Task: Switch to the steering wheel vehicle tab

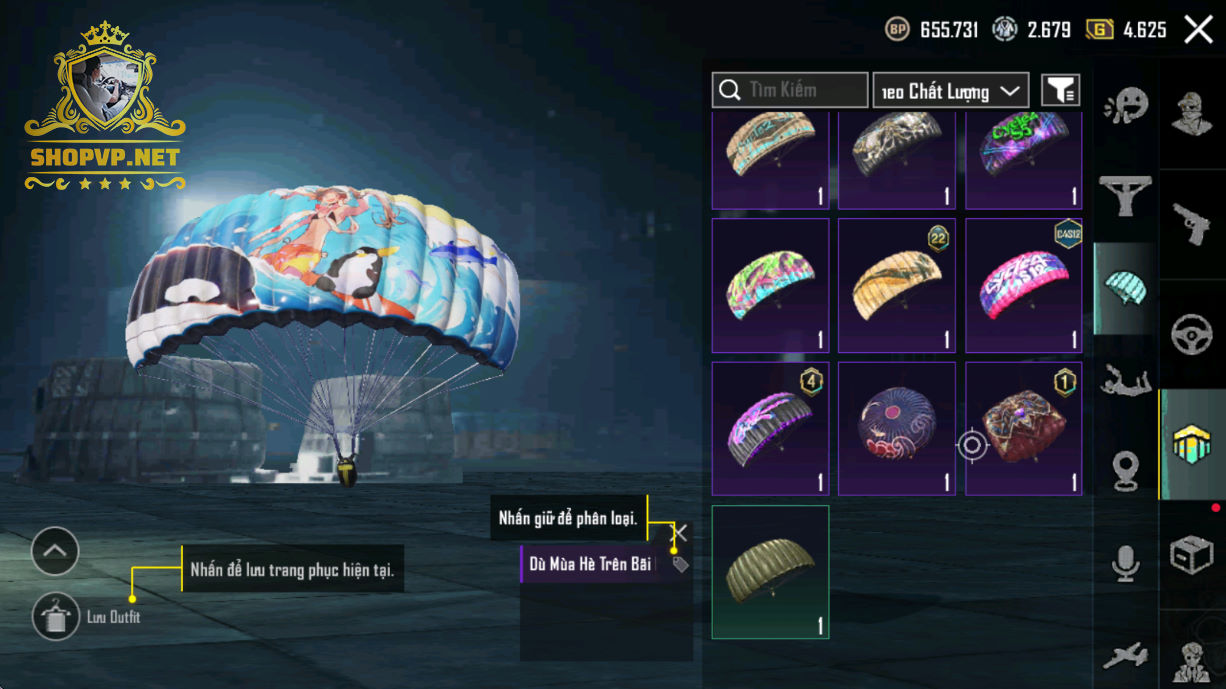Action: [1192, 333]
